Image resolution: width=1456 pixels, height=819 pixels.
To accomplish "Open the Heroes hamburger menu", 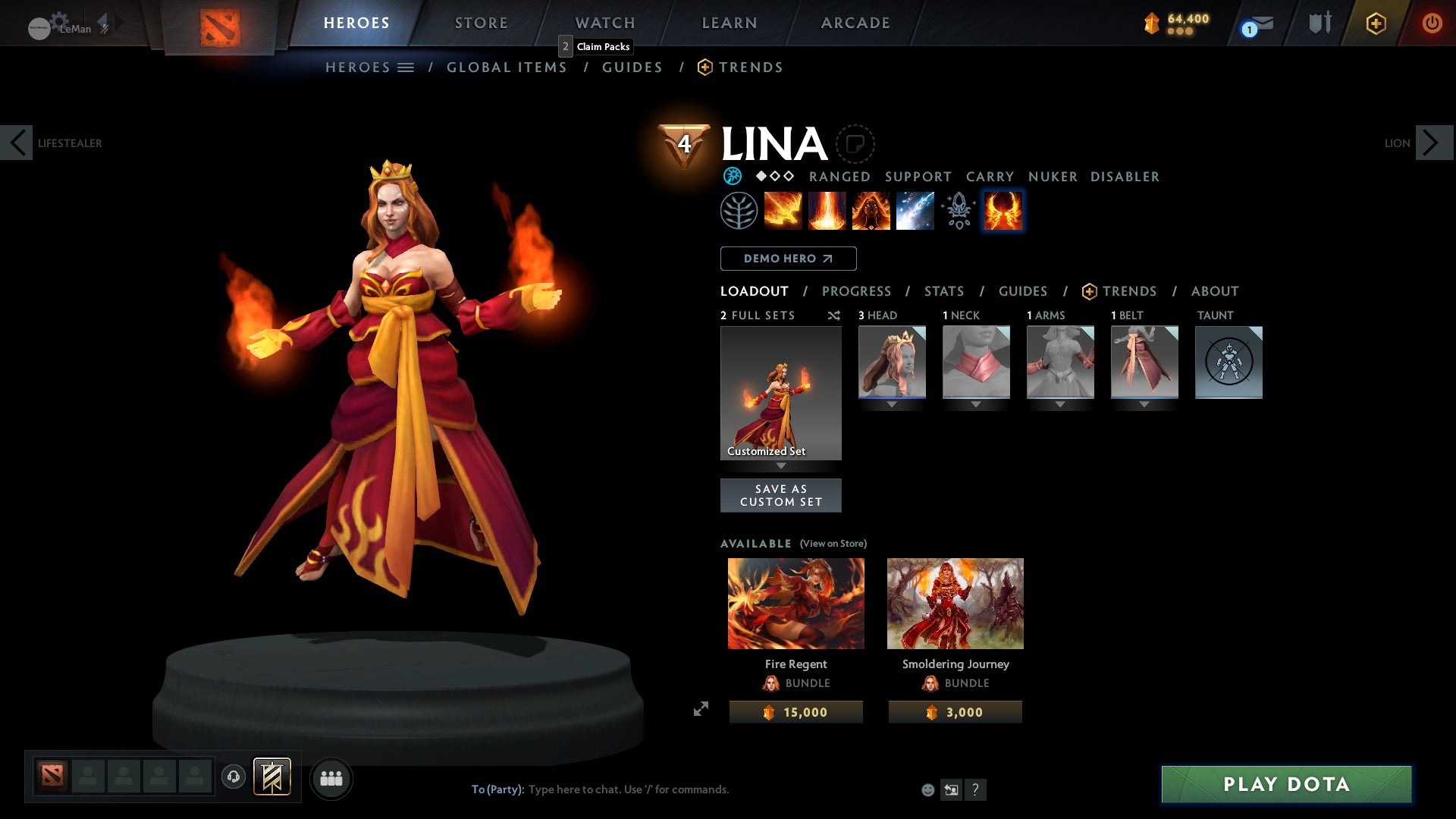I will [x=406, y=67].
